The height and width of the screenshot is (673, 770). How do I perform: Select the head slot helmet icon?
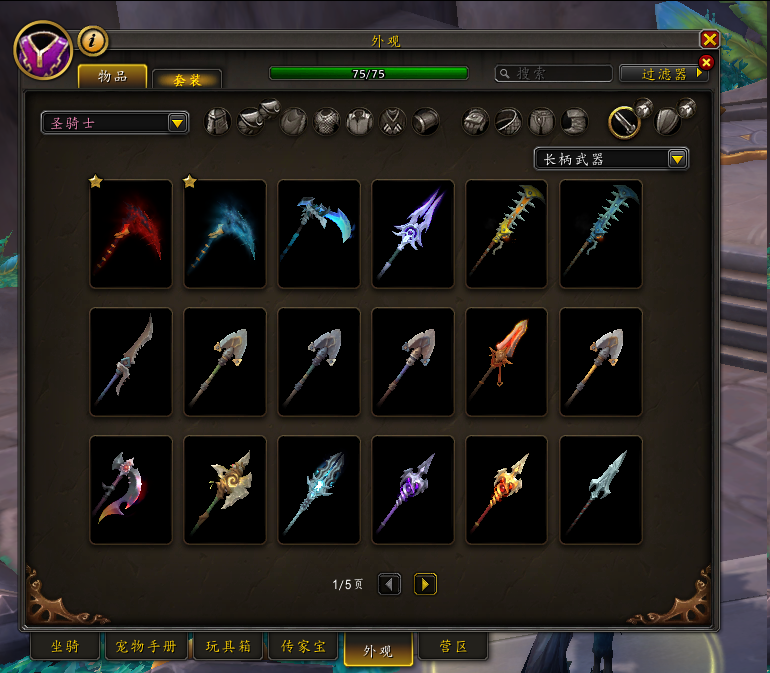[218, 122]
